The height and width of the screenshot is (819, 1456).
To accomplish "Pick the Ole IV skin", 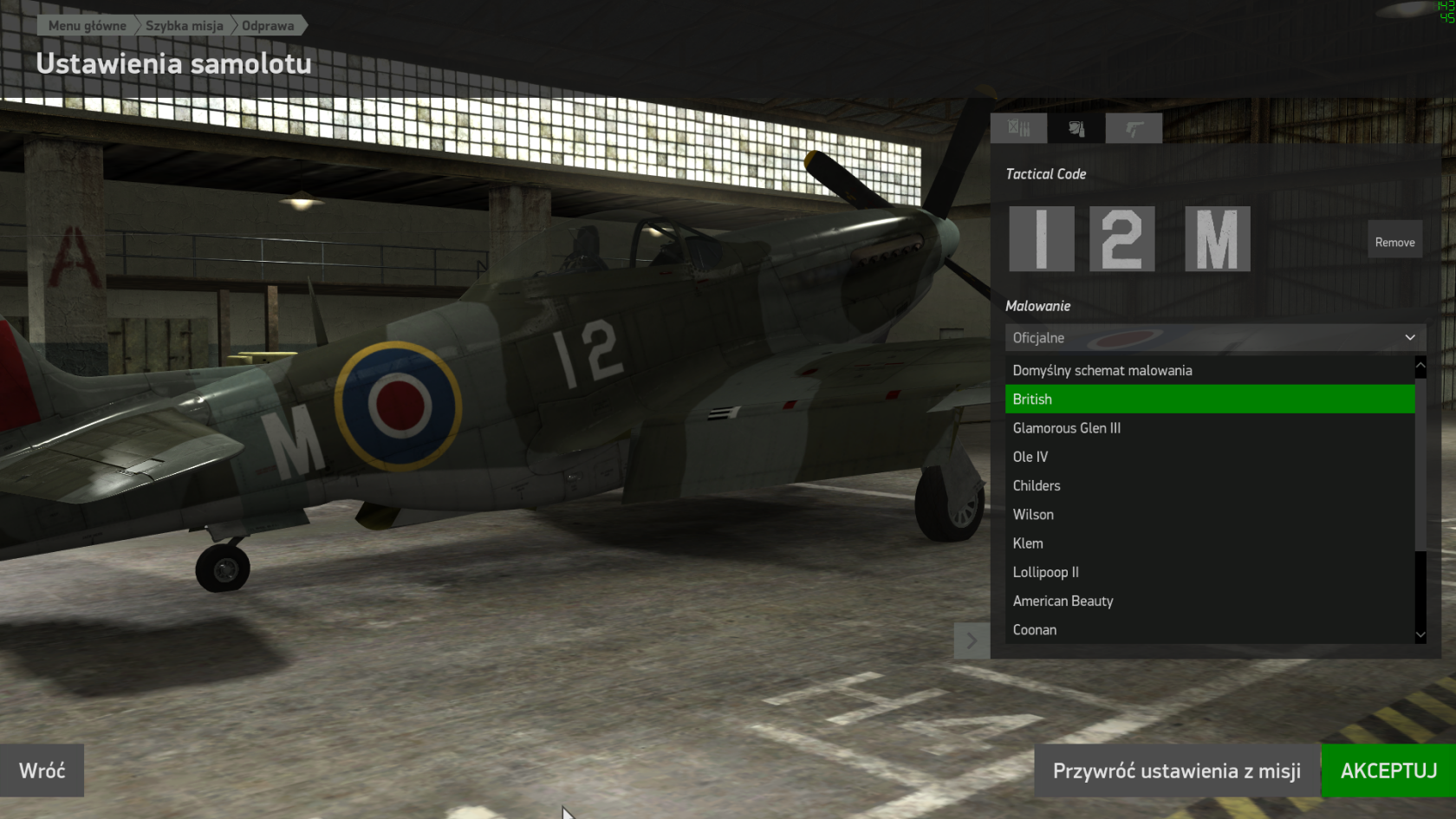I will (1030, 457).
